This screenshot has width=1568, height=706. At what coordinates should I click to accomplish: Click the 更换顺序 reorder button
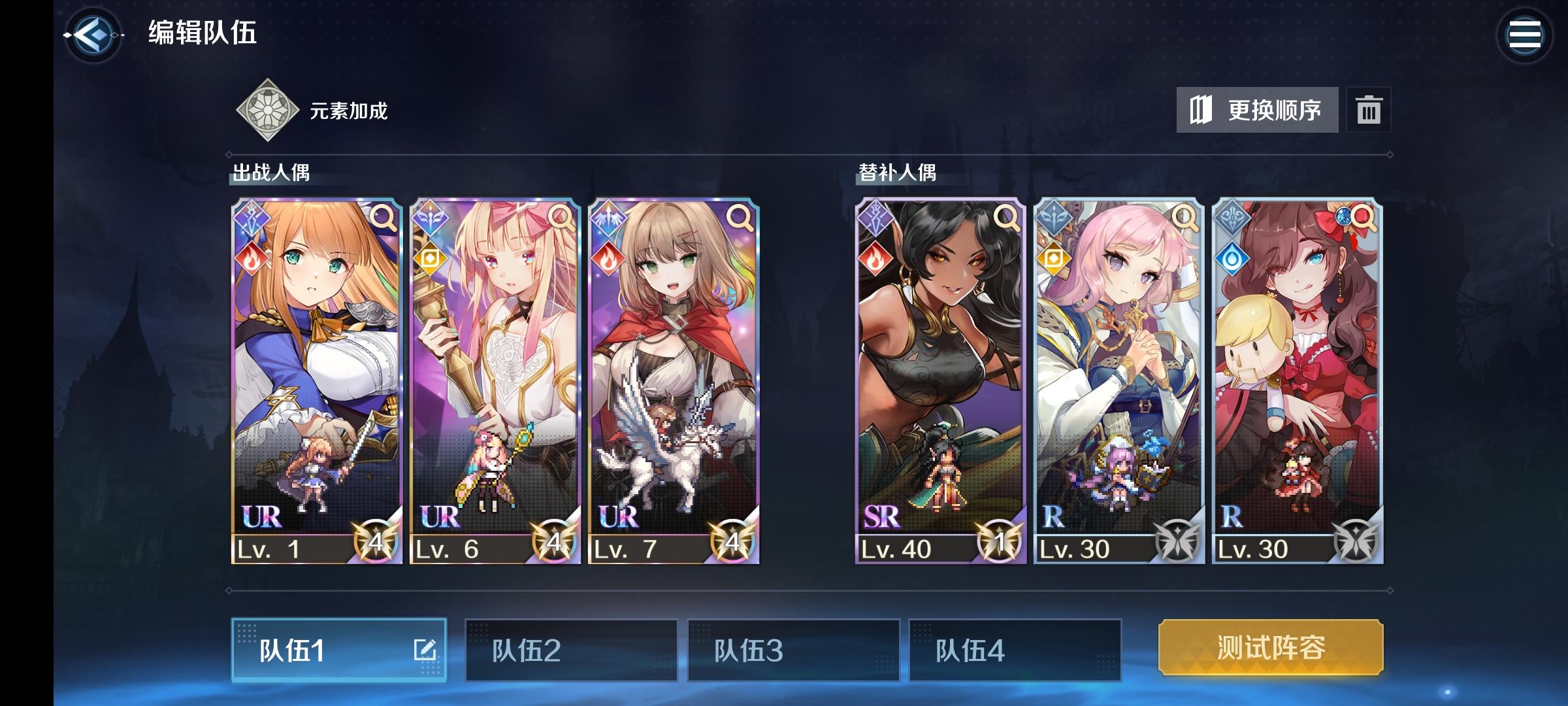click(x=1259, y=110)
